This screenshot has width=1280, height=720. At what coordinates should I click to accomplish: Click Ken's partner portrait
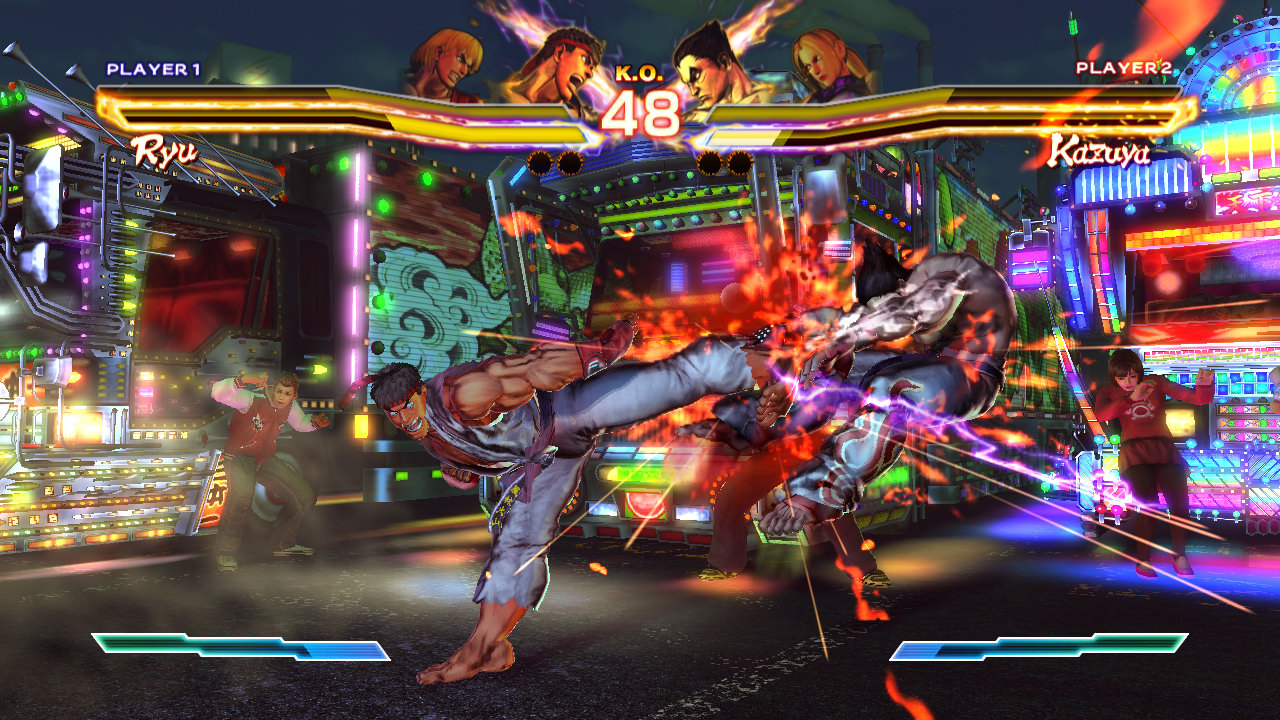point(449,63)
